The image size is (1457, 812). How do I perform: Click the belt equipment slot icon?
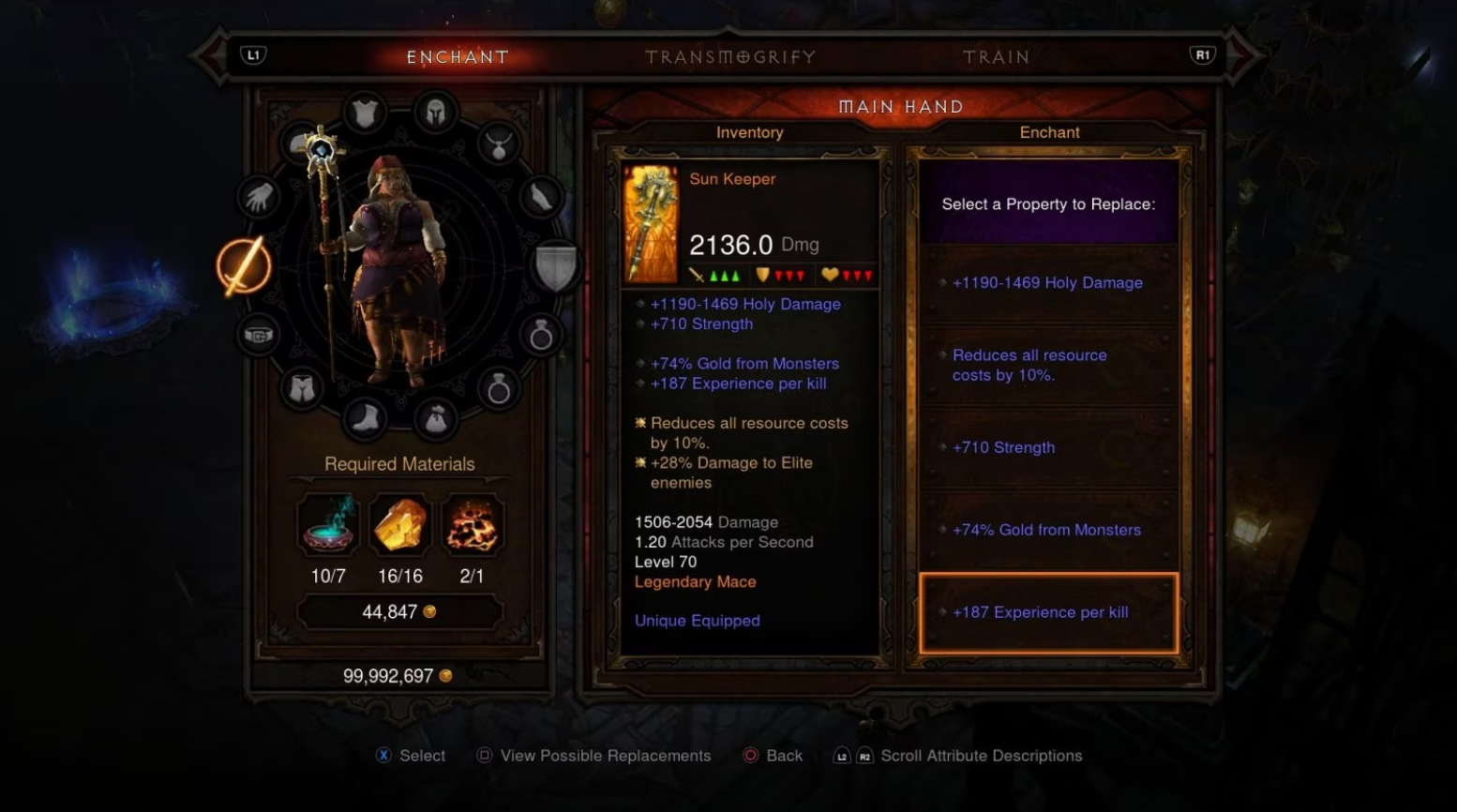click(260, 335)
